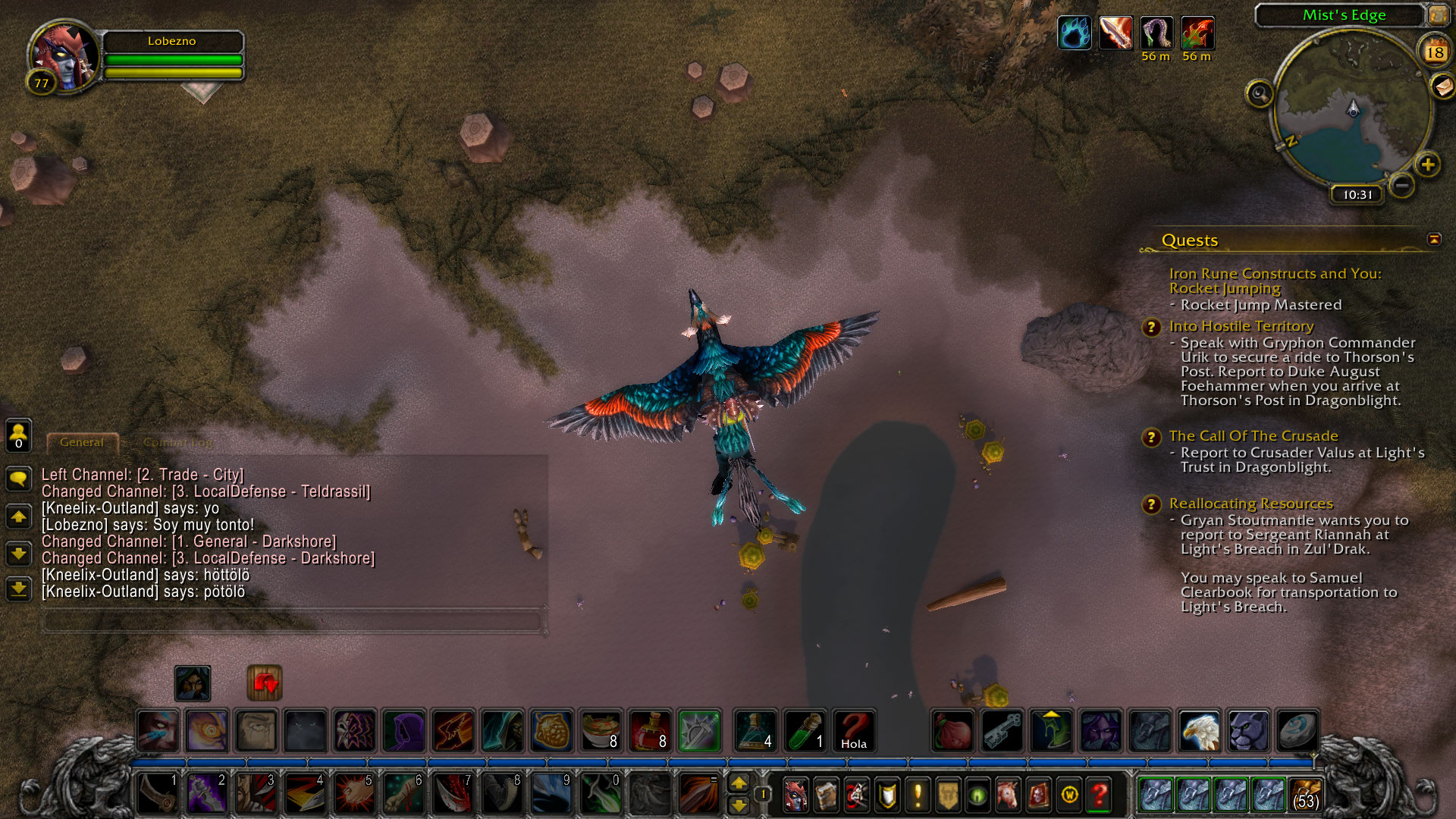Open the calendar showing day 18
Screen dimensions: 1456x819
point(1434,52)
